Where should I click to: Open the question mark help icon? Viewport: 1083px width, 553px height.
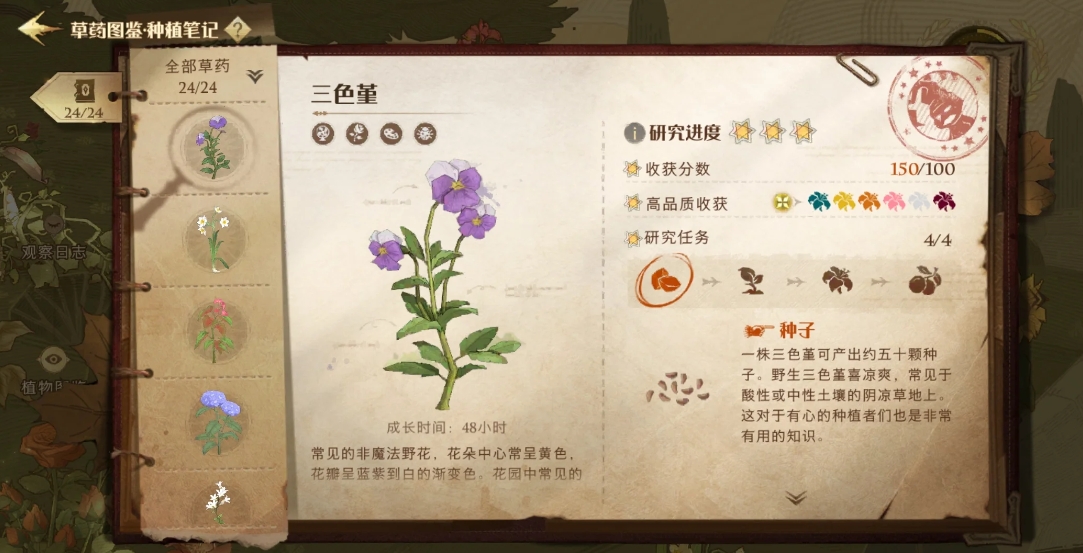pos(238,29)
